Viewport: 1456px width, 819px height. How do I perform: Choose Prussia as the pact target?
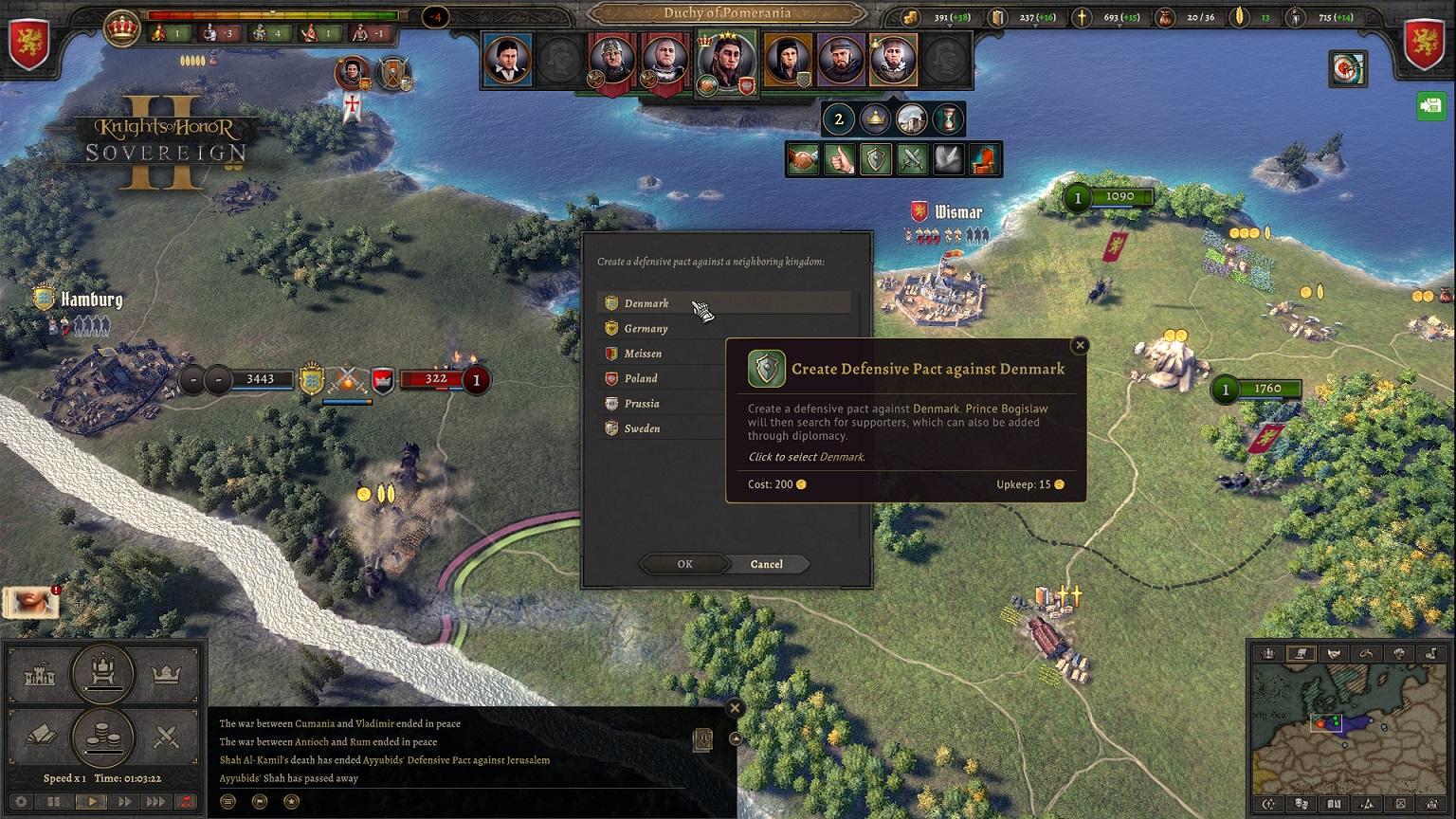tap(642, 404)
